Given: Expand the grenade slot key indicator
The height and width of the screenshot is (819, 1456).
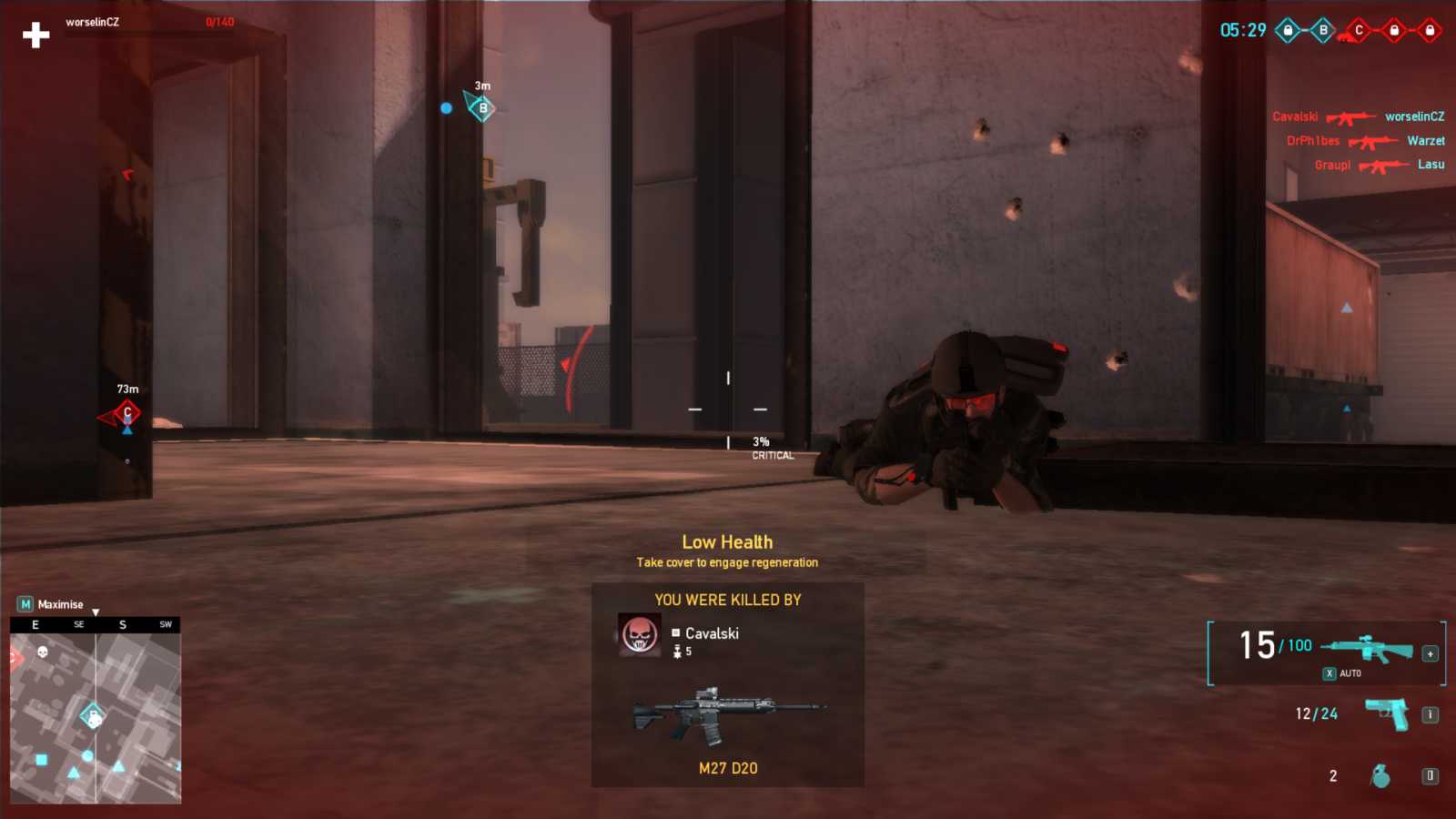Looking at the screenshot, I should (1430, 777).
